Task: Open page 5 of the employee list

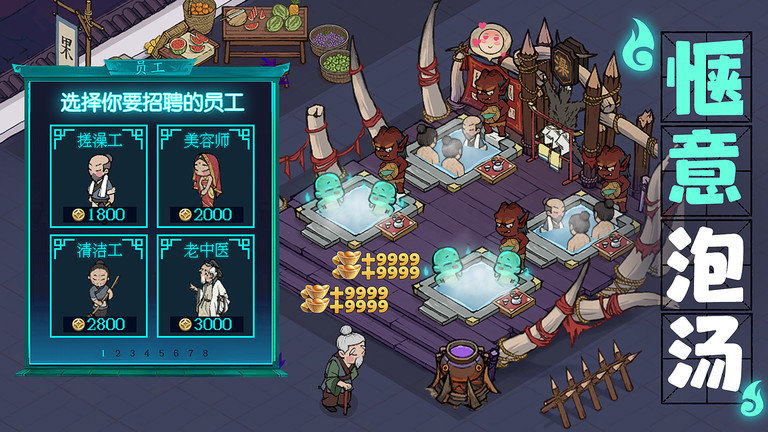Action: click(162, 353)
